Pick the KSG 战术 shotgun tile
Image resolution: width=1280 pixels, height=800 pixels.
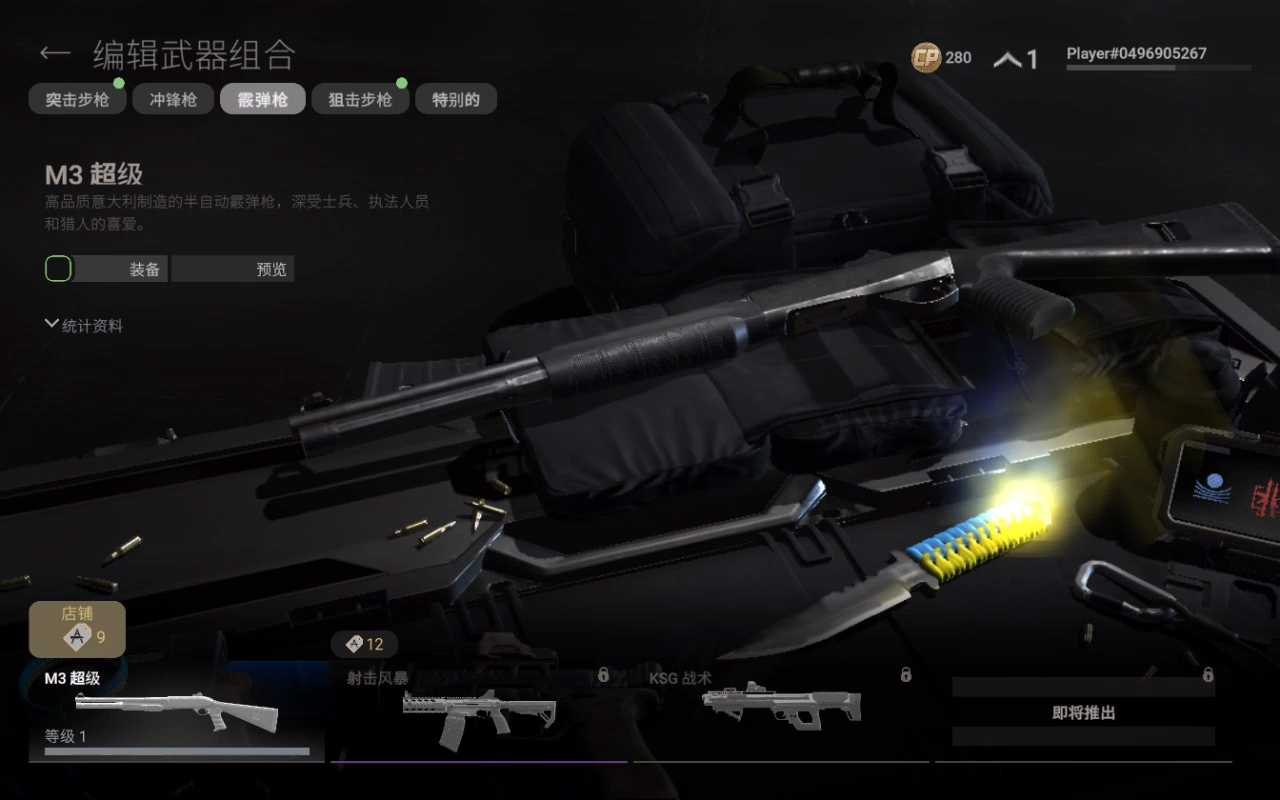[x=781, y=712]
